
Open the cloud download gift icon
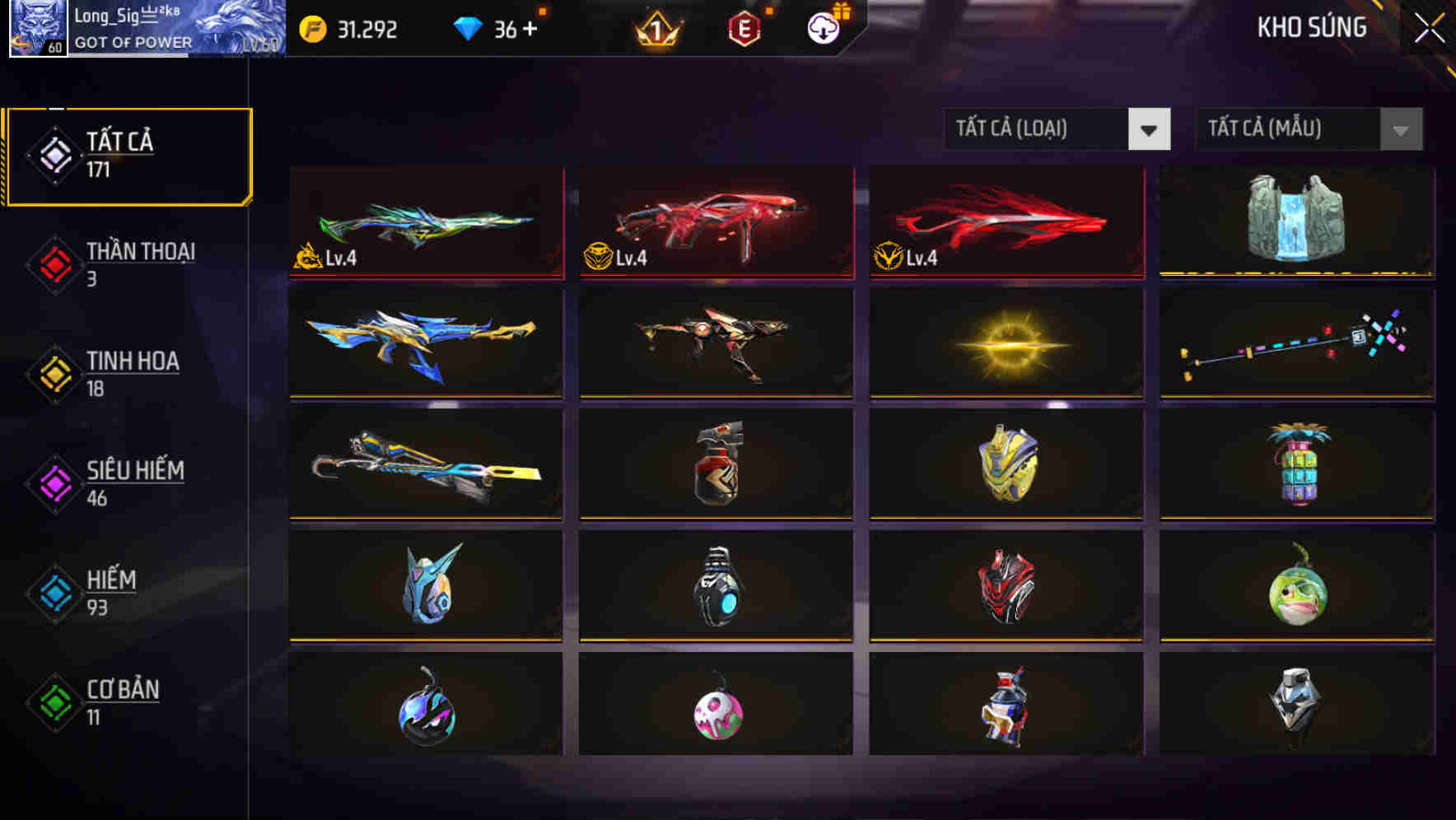coord(823,27)
